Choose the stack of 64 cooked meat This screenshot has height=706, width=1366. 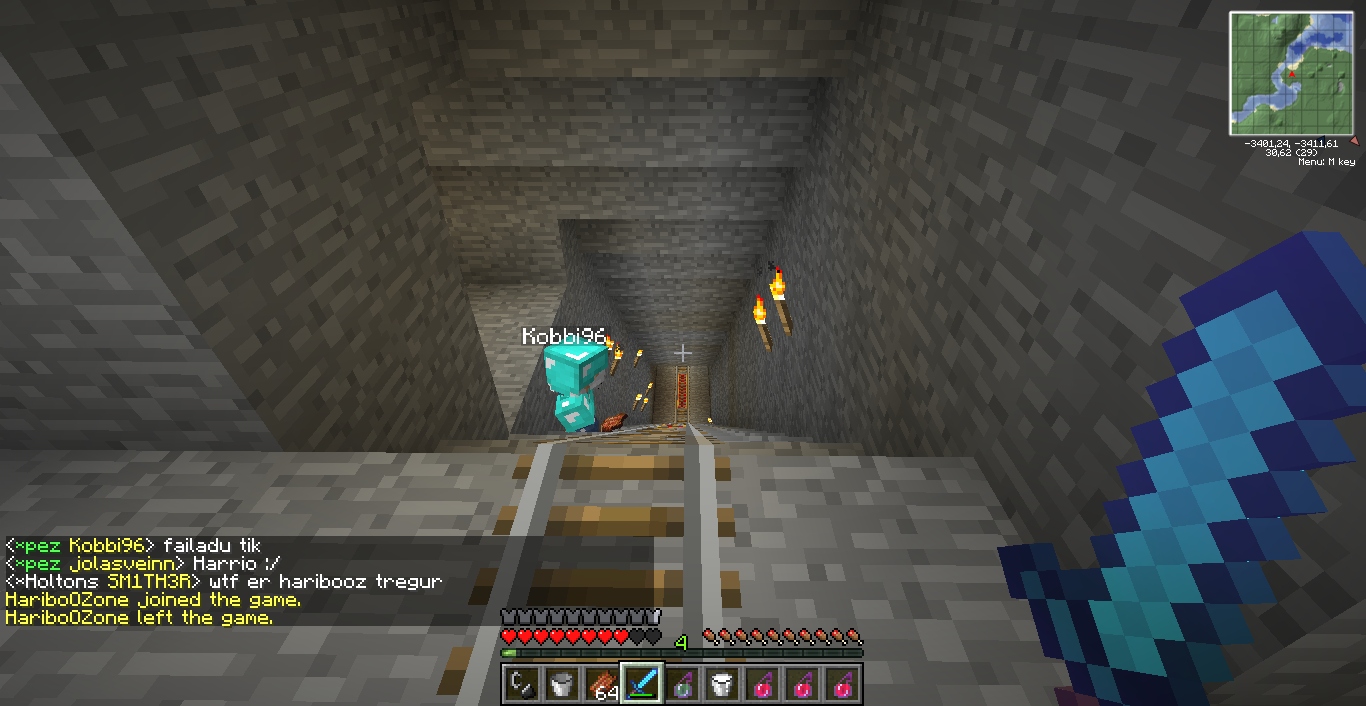tap(601, 684)
